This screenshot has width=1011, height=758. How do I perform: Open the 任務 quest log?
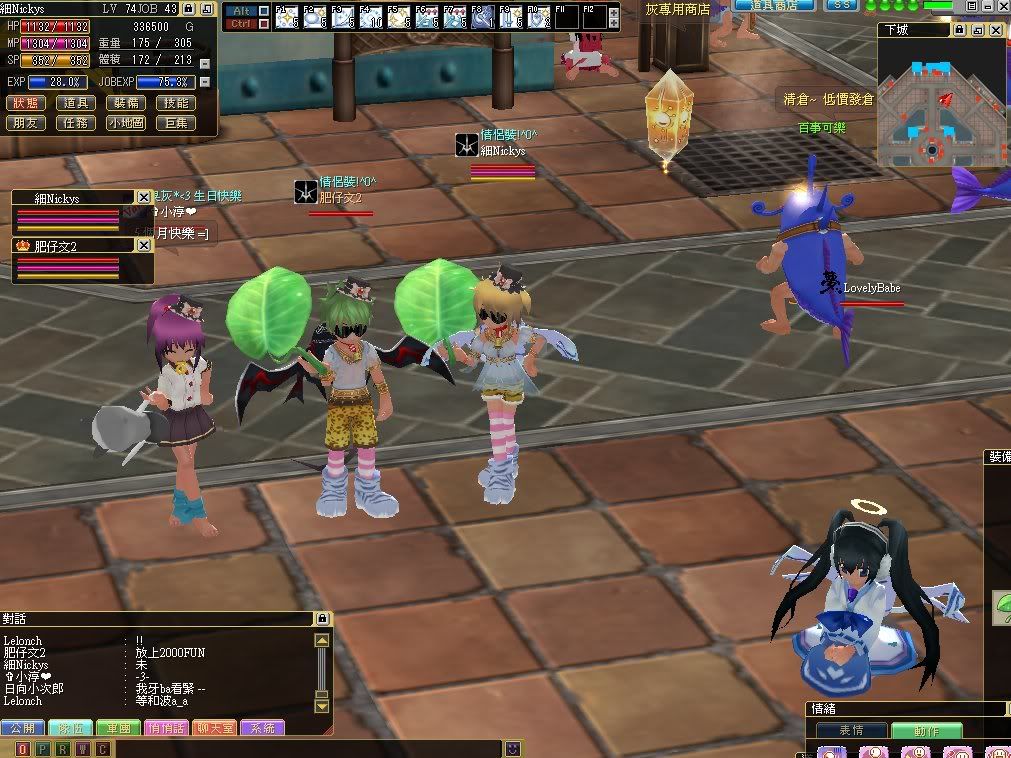[75, 123]
